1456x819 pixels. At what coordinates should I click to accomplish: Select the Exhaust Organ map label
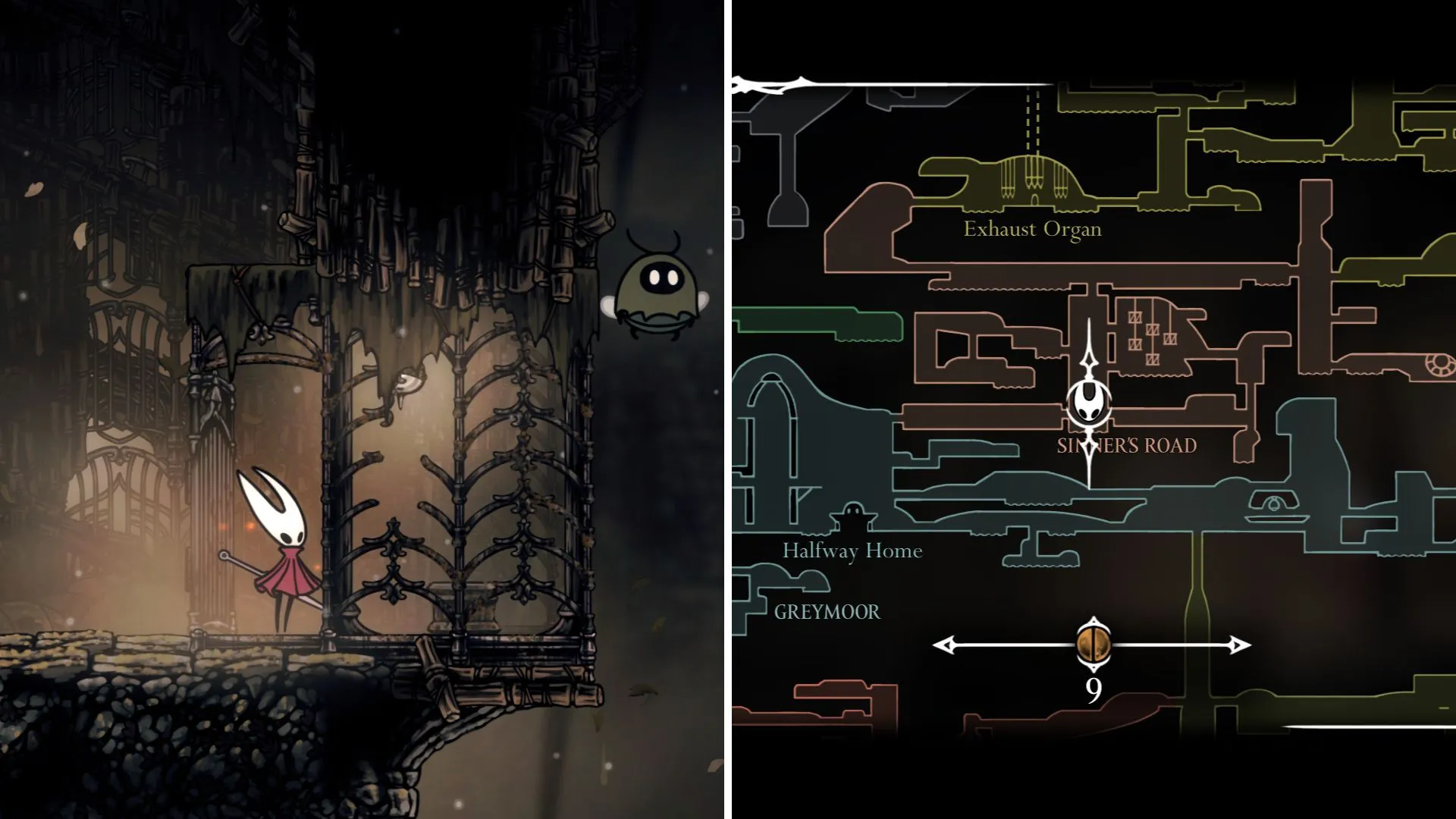click(1032, 229)
